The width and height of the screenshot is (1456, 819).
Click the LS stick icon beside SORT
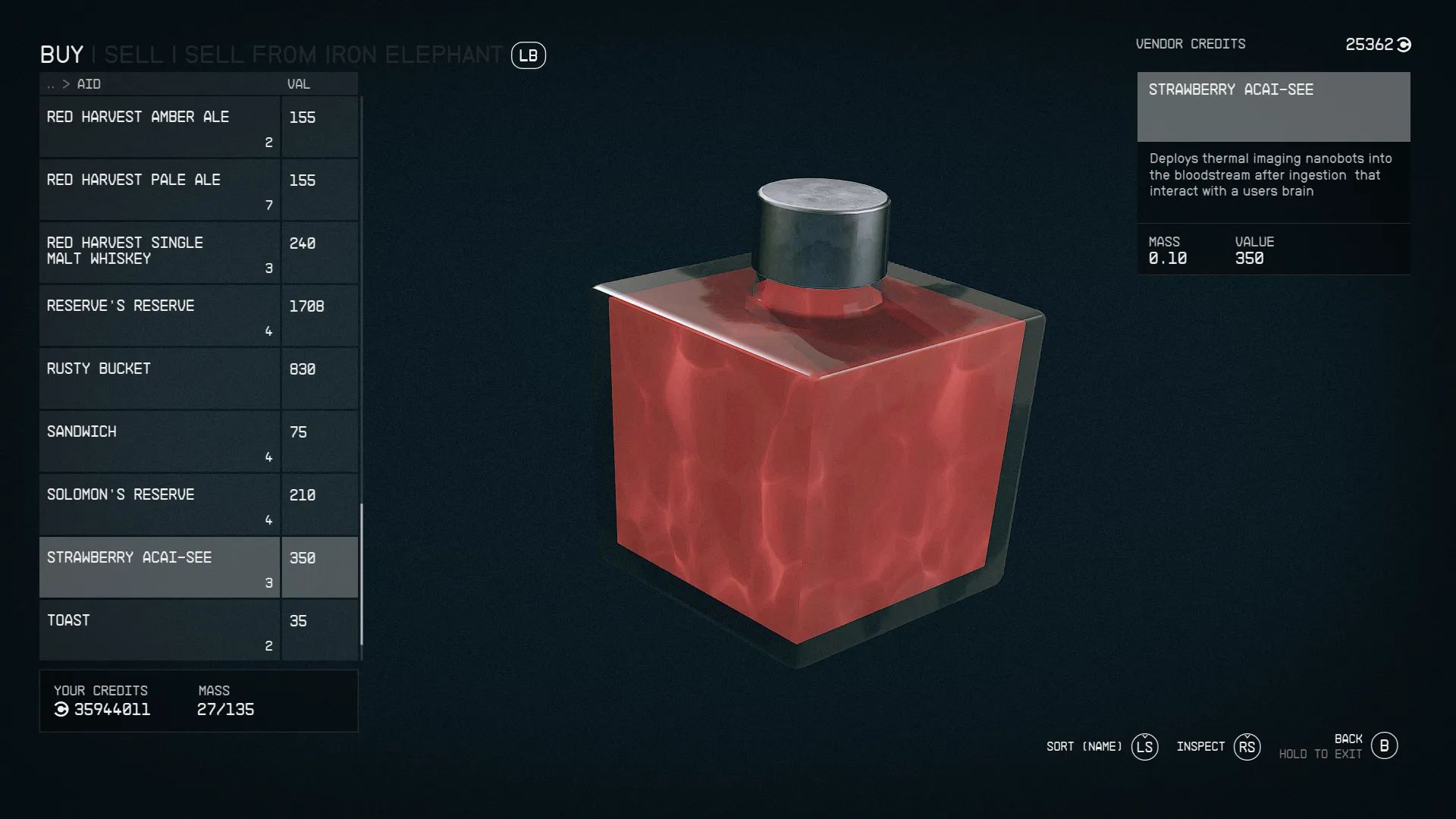[x=1144, y=746]
